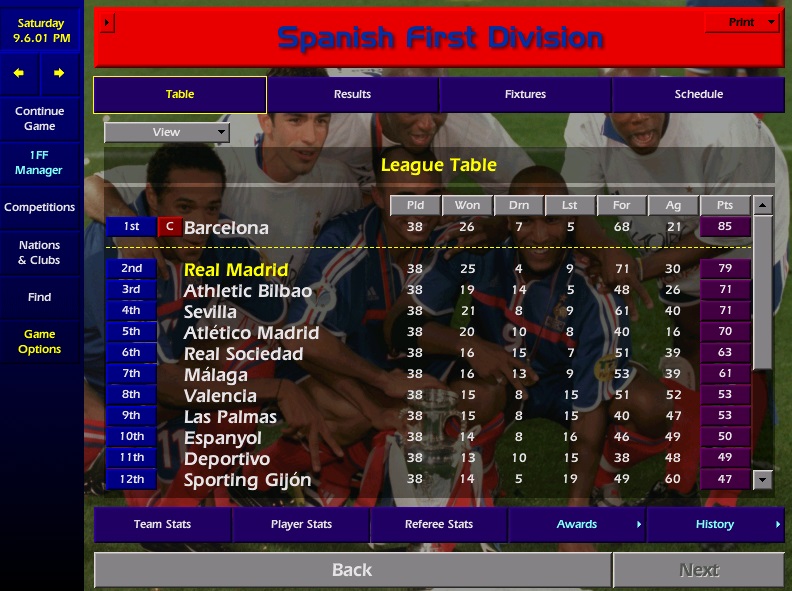Viewport: 792px width, 591px height.
Task: Open the Competitions menu
Action: click(x=40, y=208)
